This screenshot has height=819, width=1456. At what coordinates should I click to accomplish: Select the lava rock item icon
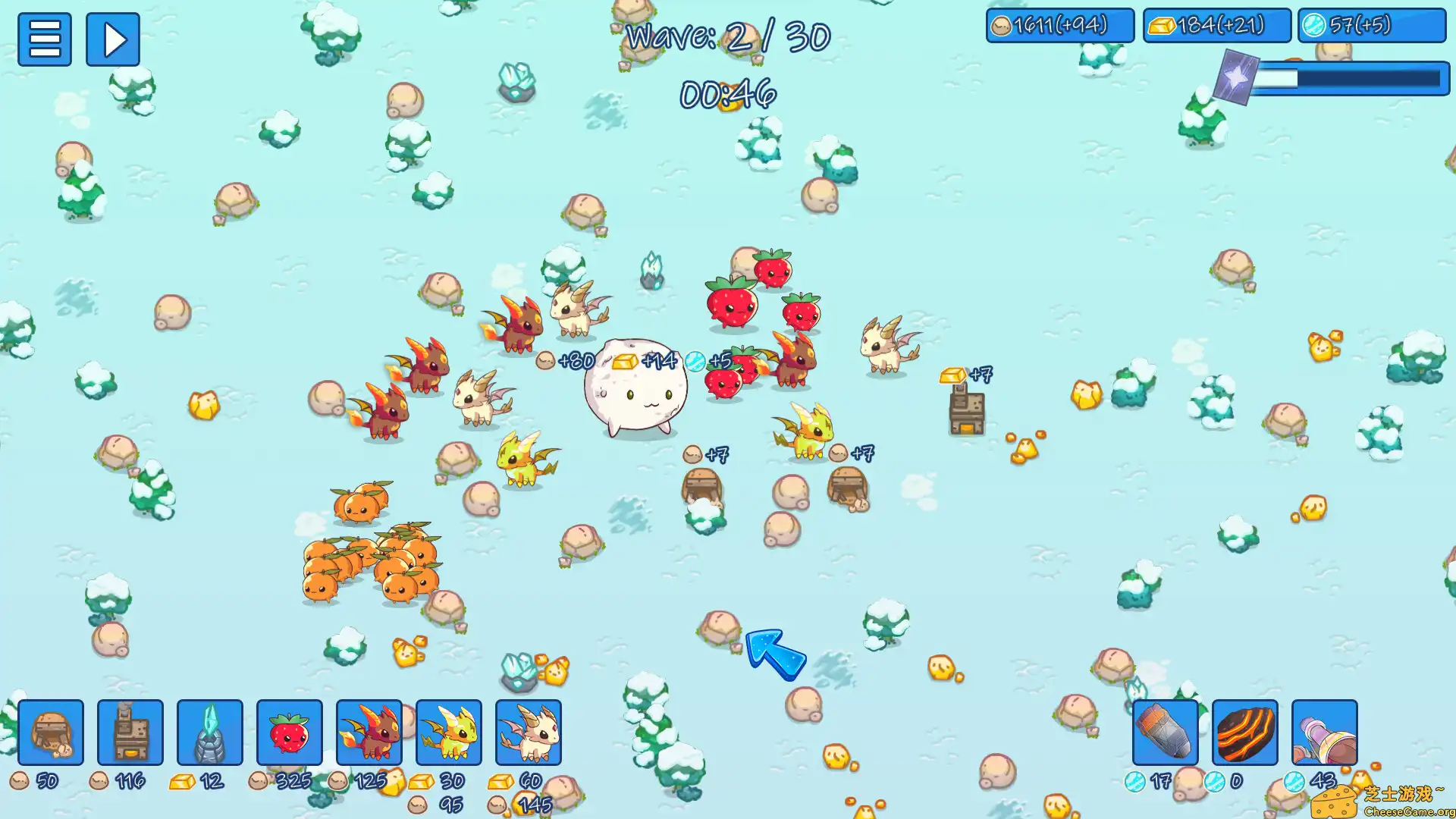[x=1244, y=733]
